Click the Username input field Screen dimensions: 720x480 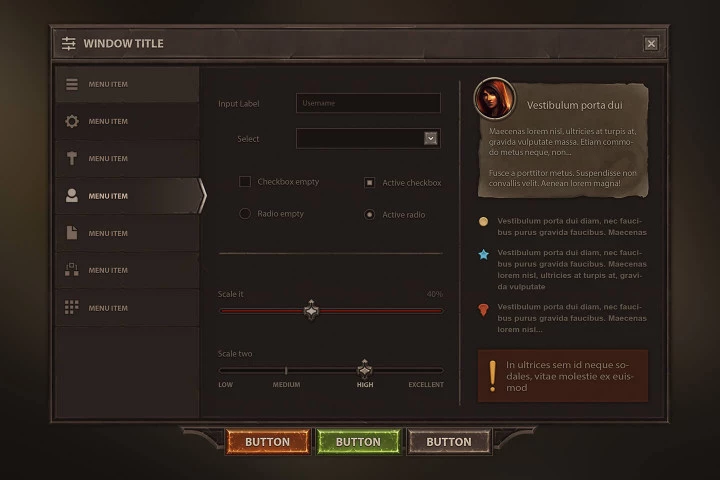[368, 103]
